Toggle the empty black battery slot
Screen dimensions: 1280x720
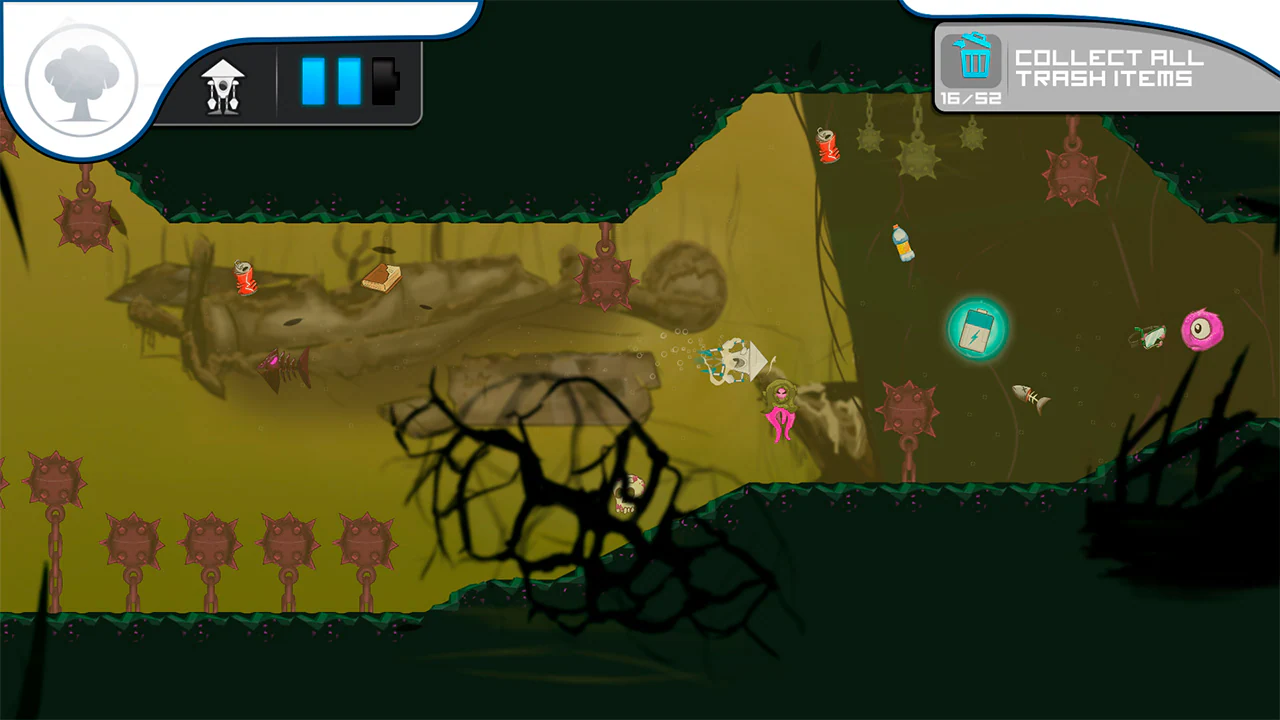381,83
